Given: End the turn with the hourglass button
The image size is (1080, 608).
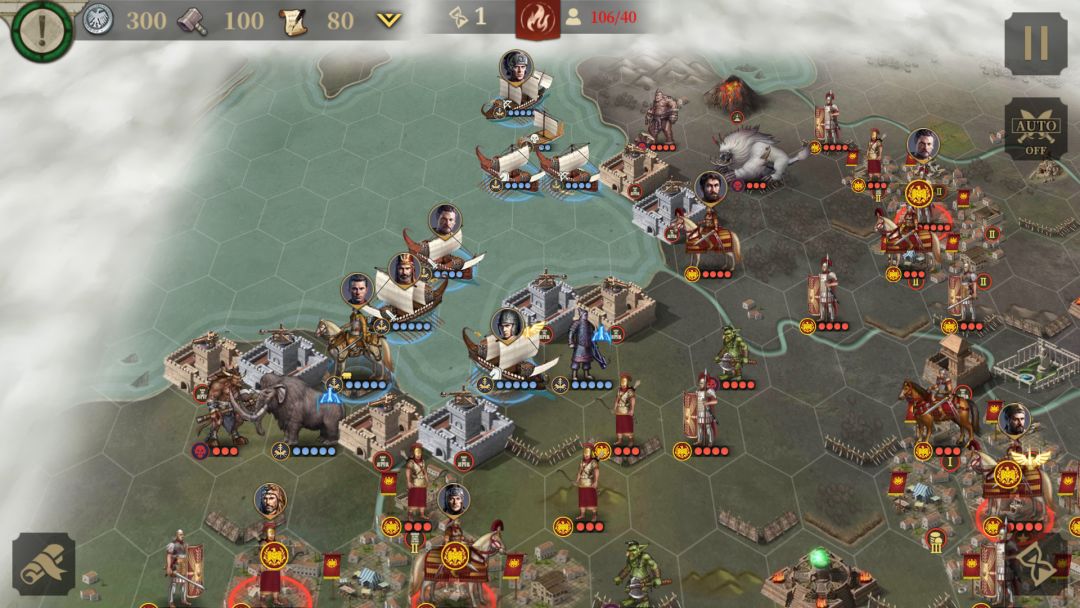Looking at the screenshot, I should click(x=1035, y=564).
